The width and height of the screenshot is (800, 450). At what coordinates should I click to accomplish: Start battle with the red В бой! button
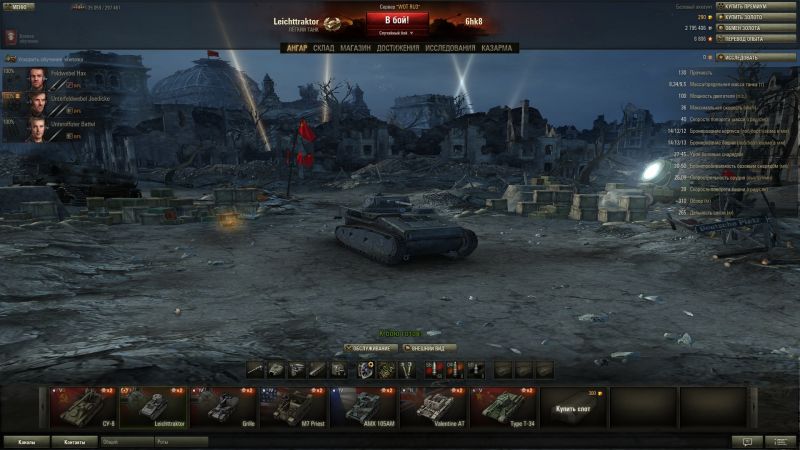pos(398,20)
